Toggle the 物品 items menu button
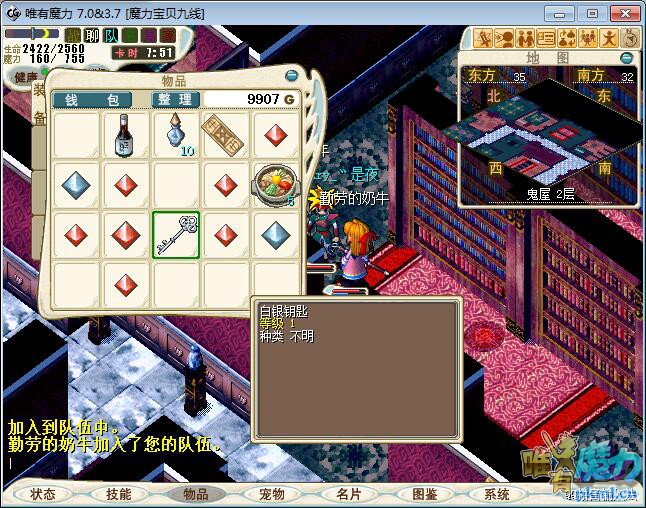 pos(196,494)
